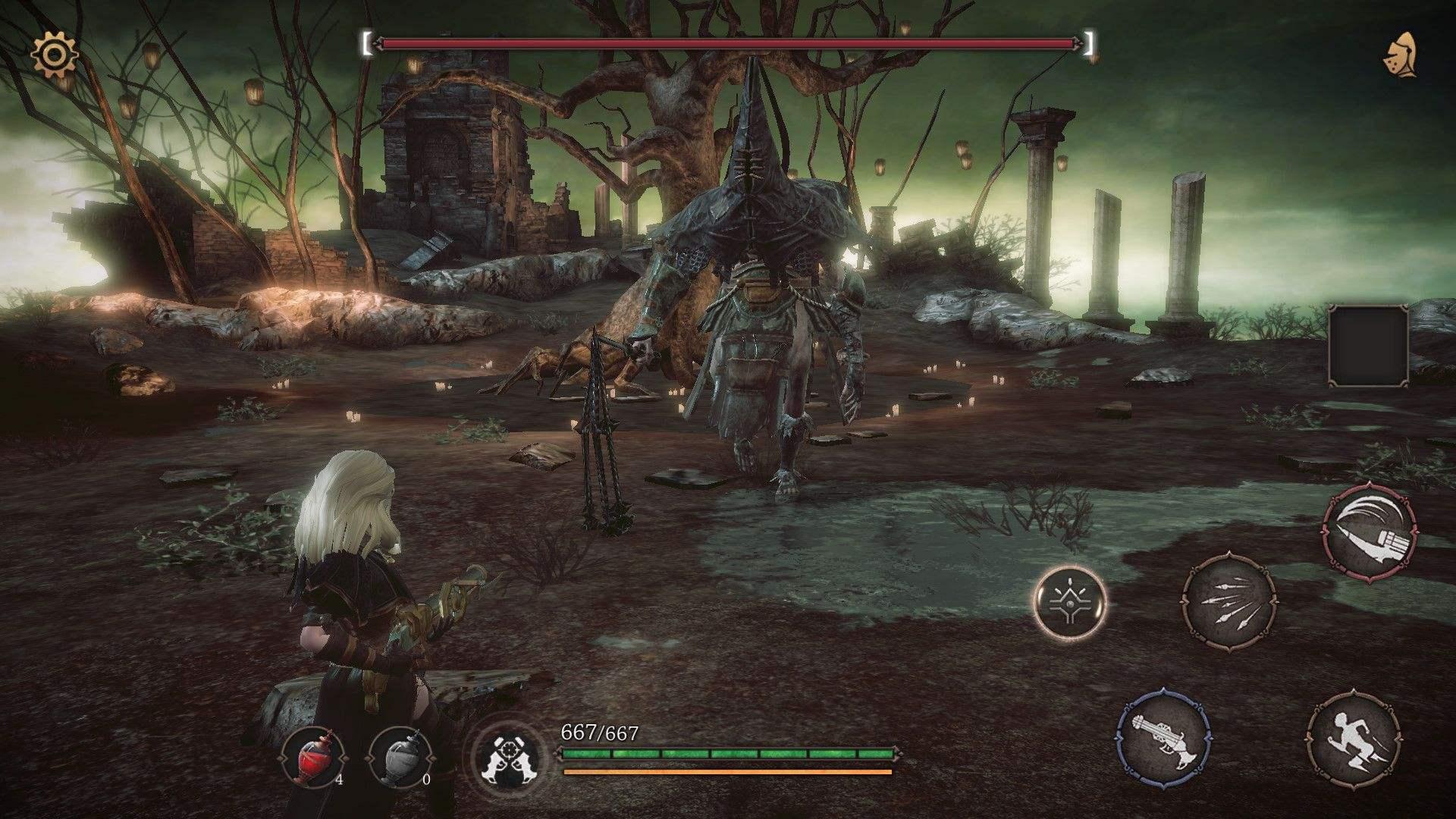Image resolution: width=1456 pixels, height=819 pixels.
Task: Open the gear settings menu
Action: [x=53, y=54]
